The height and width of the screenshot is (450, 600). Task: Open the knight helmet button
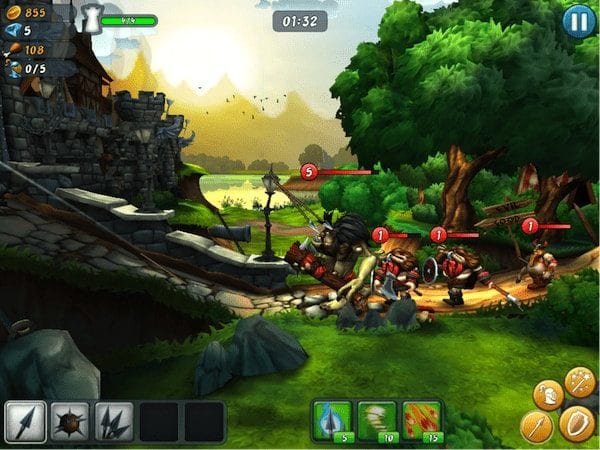coord(546,394)
